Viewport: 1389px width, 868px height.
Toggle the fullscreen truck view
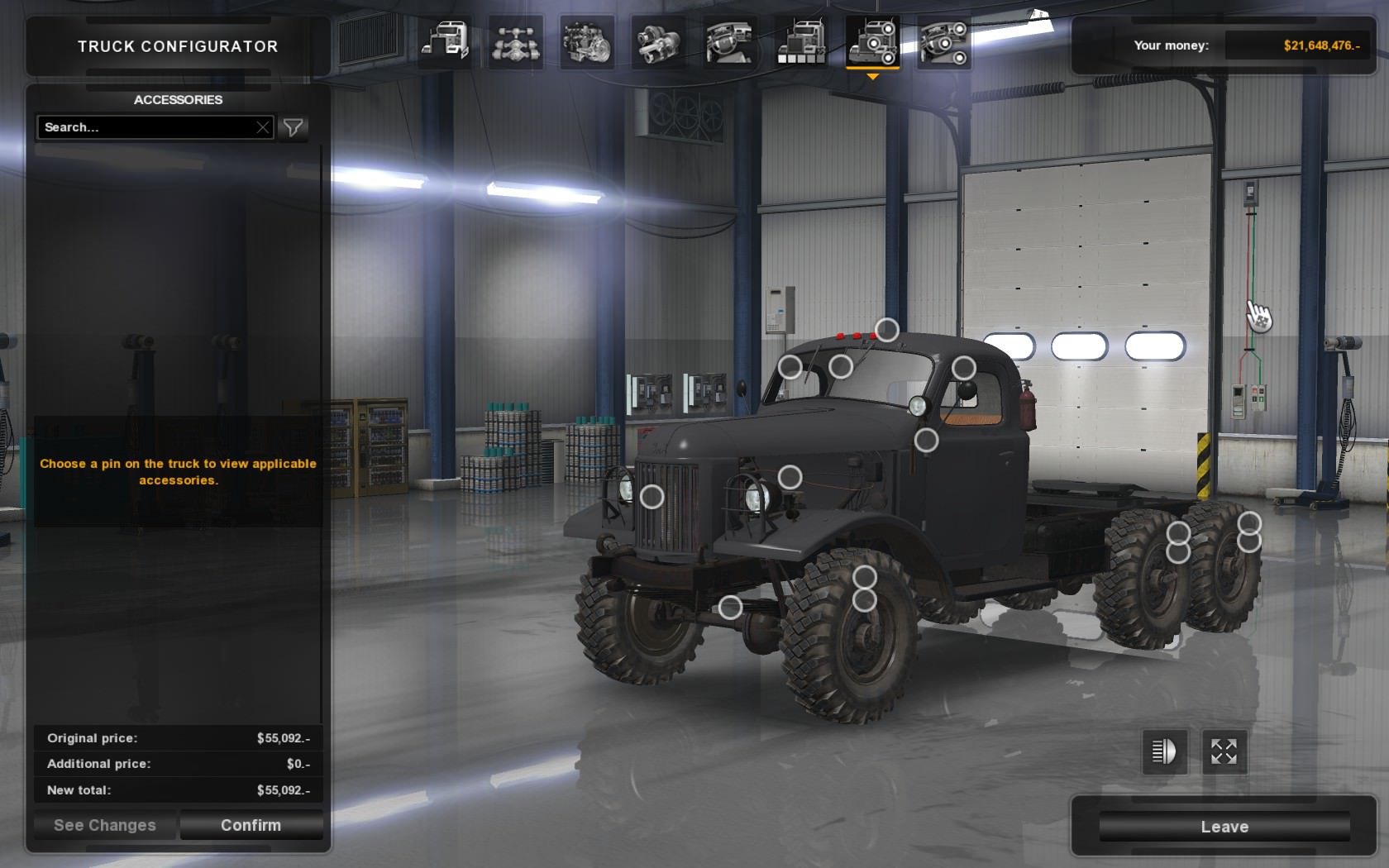pos(1224,753)
